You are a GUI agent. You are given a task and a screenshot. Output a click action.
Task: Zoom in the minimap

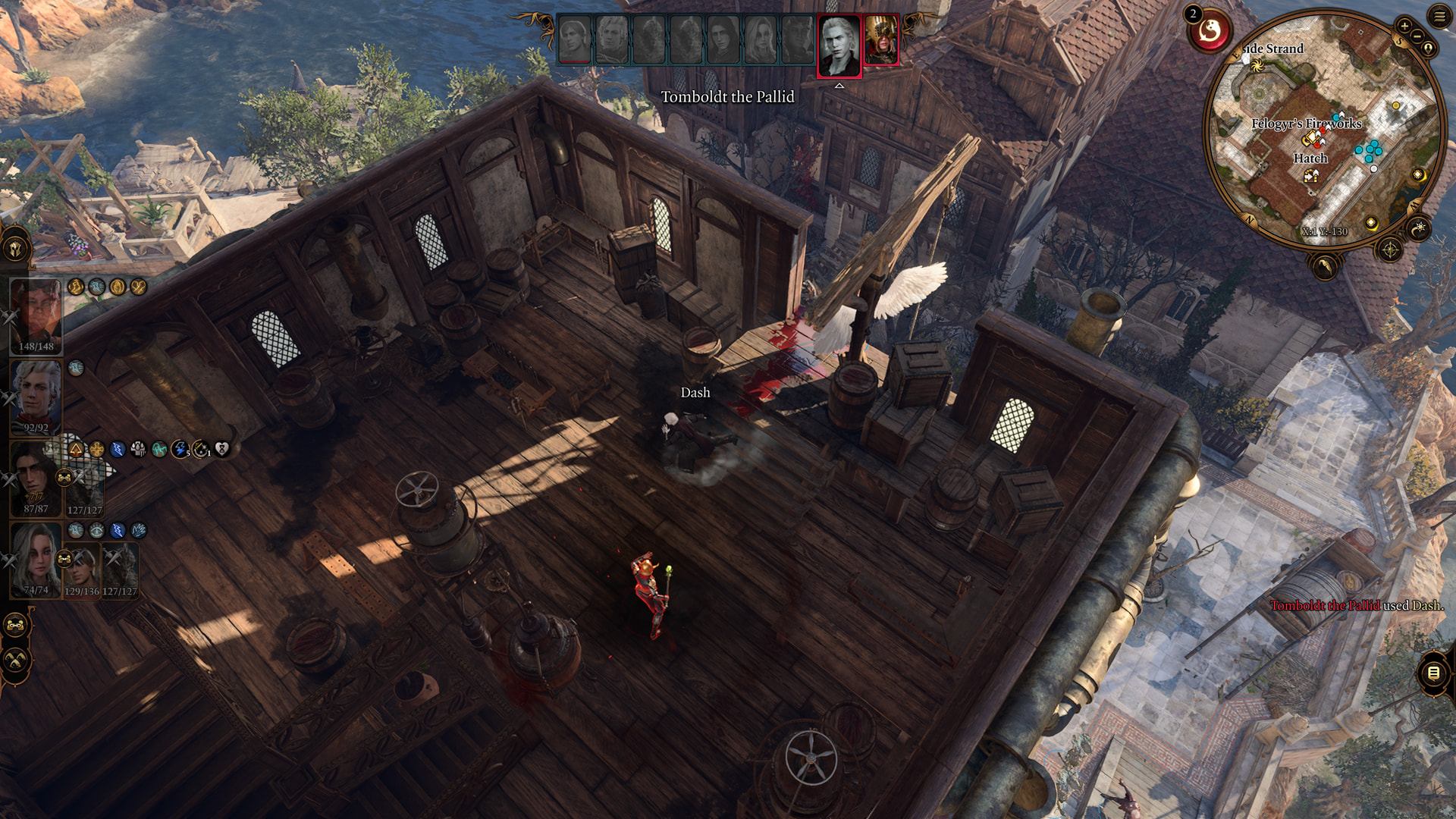tap(1404, 26)
